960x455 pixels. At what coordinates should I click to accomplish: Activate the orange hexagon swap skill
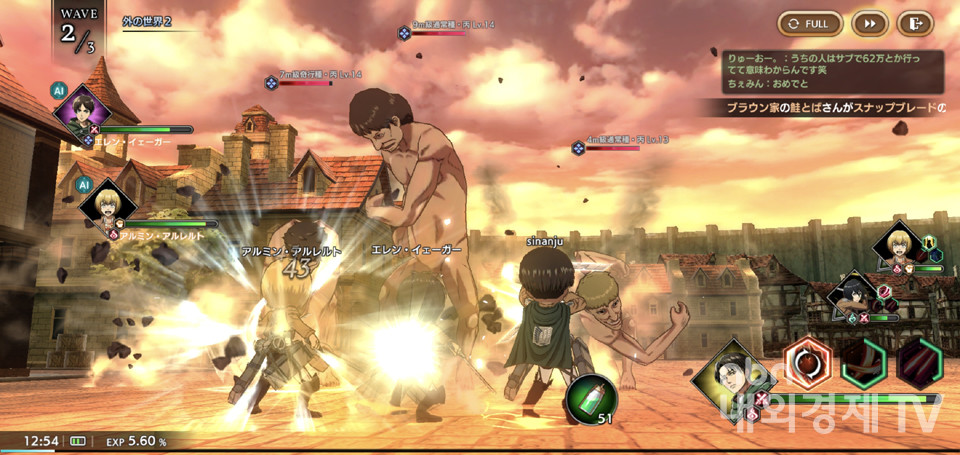pyautogui.click(x=807, y=362)
